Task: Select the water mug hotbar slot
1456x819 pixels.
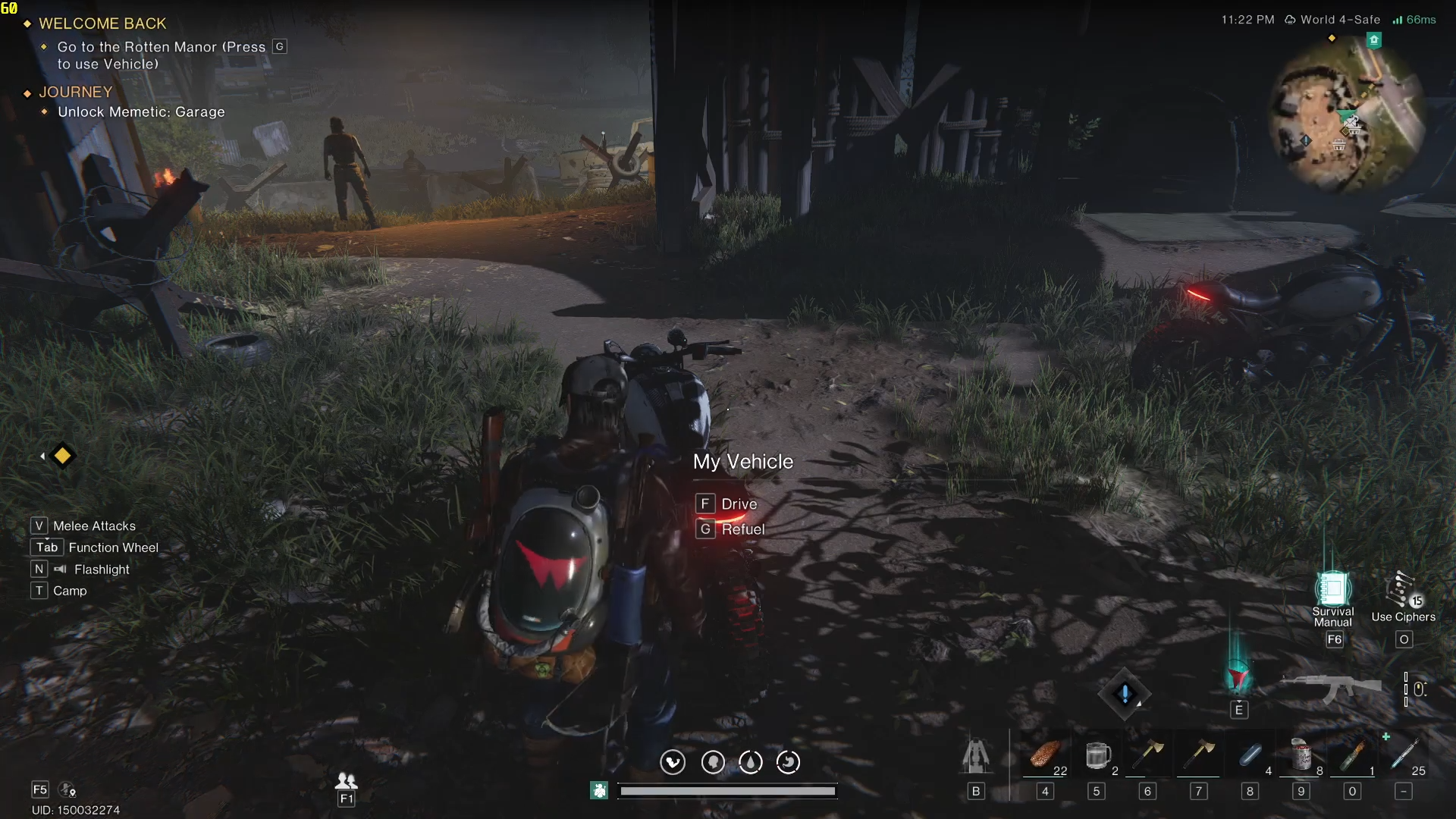Action: point(1097,755)
